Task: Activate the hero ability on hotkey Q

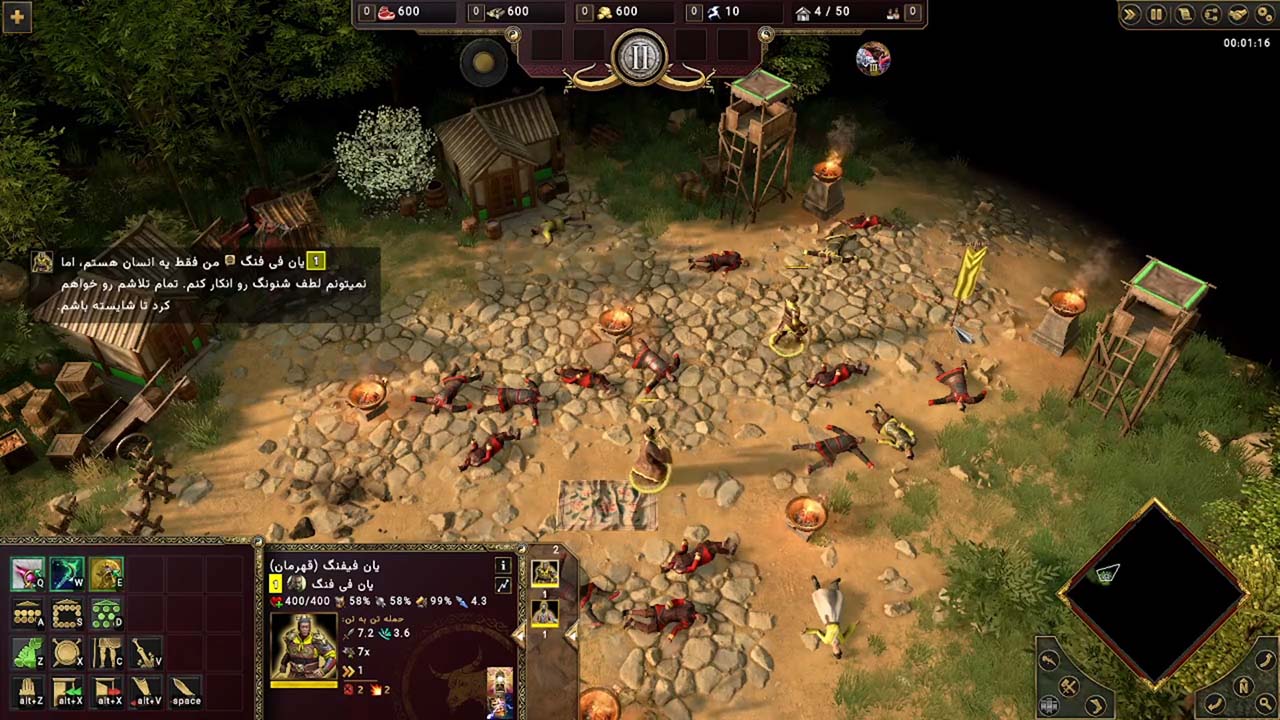Action: click(28, 574)
